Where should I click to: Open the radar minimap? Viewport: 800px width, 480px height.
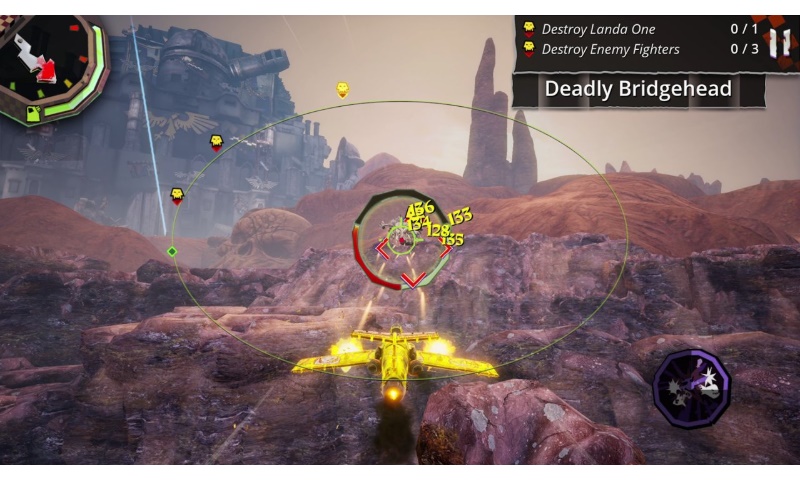click(52, 68)
